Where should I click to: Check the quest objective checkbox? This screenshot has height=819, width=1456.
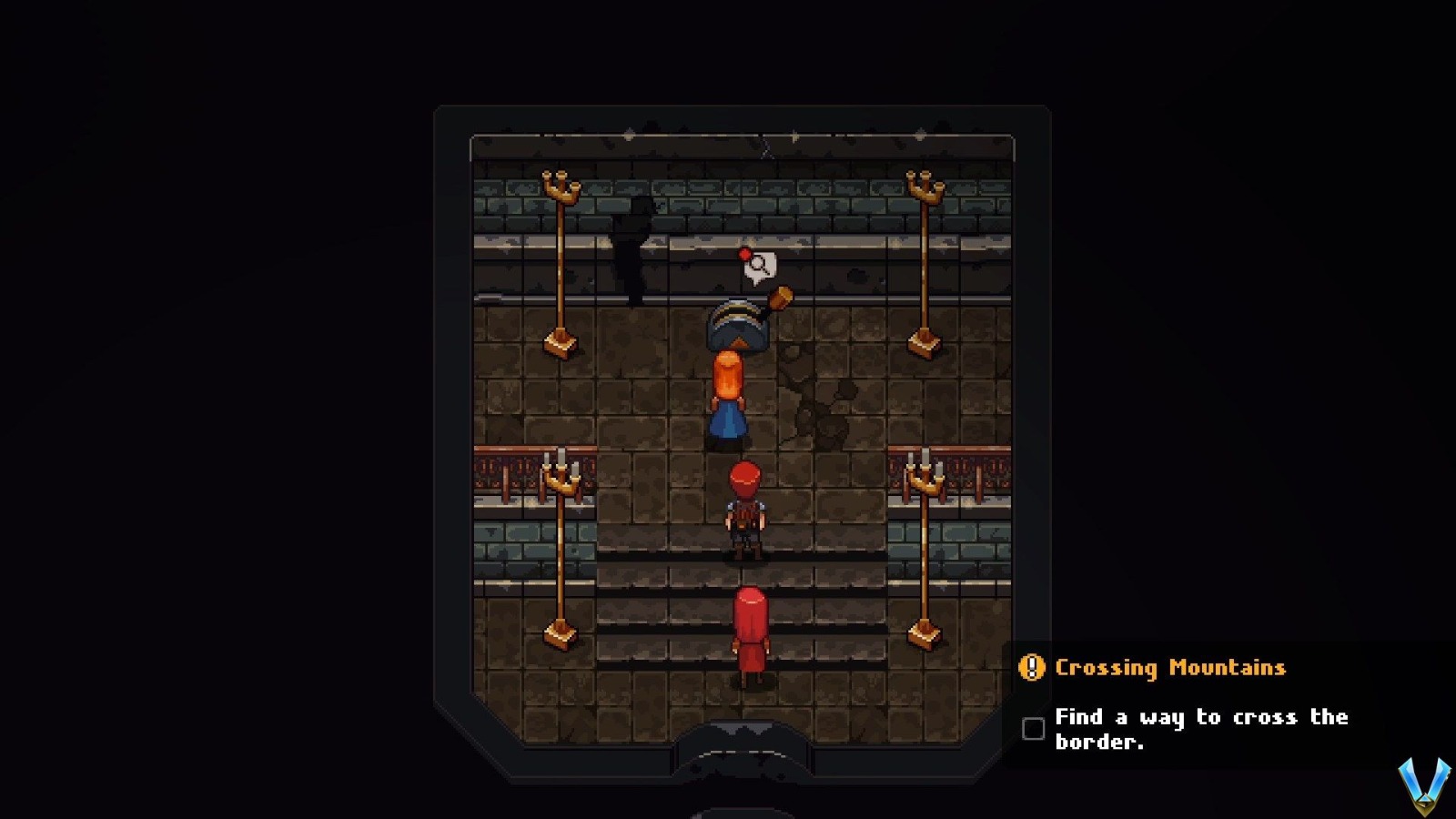[x=1033, y=726]
